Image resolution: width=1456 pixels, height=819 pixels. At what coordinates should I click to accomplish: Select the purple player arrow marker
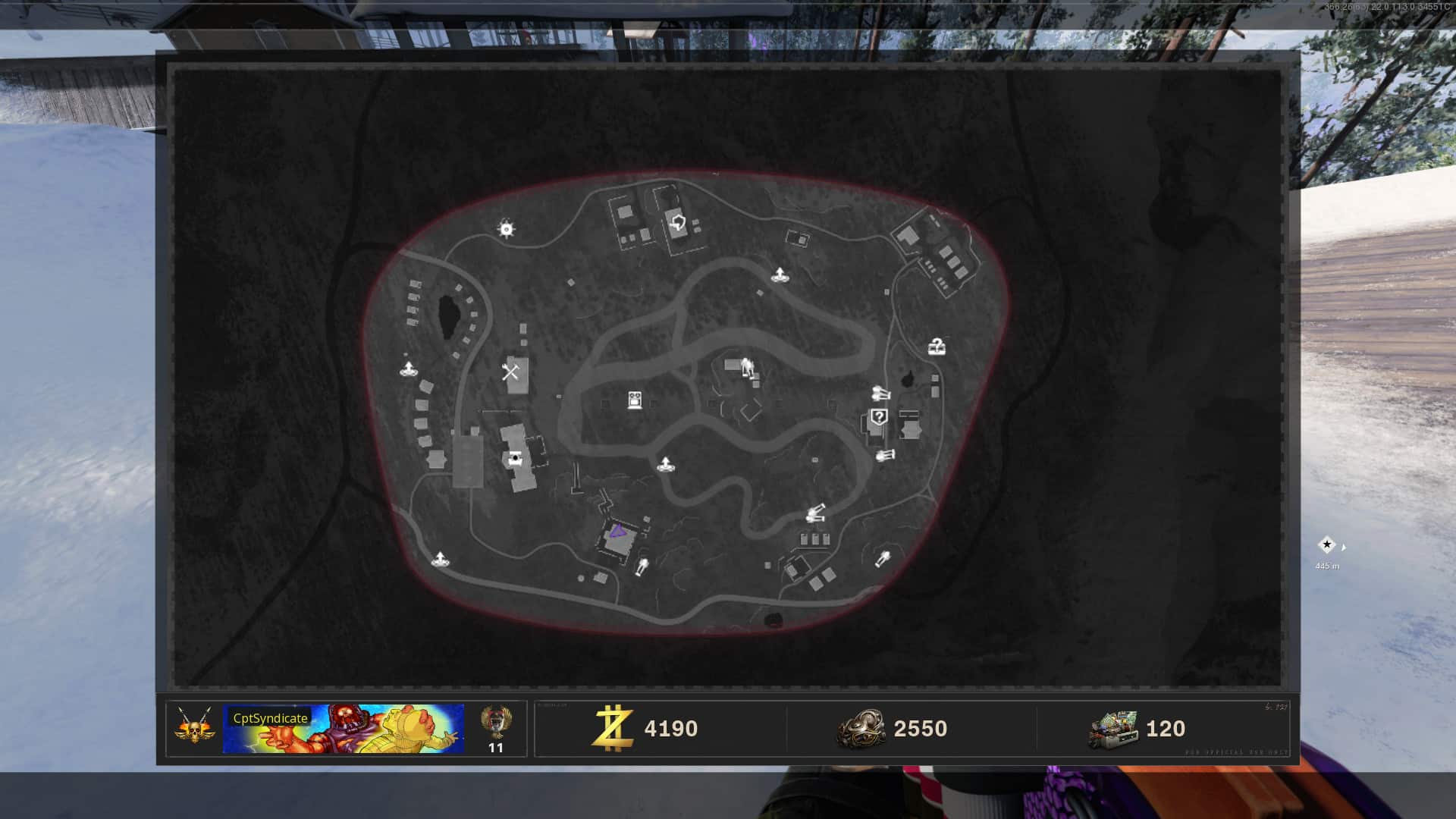[617, 532]
